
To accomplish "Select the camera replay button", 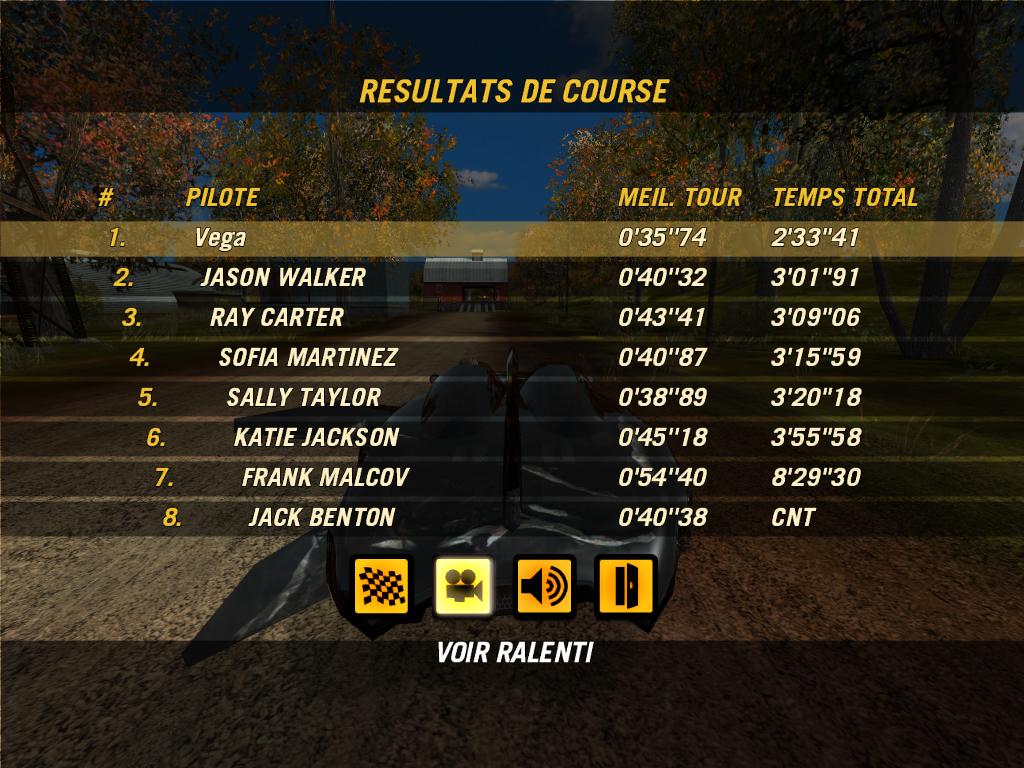I will click(x=463, y=585).
